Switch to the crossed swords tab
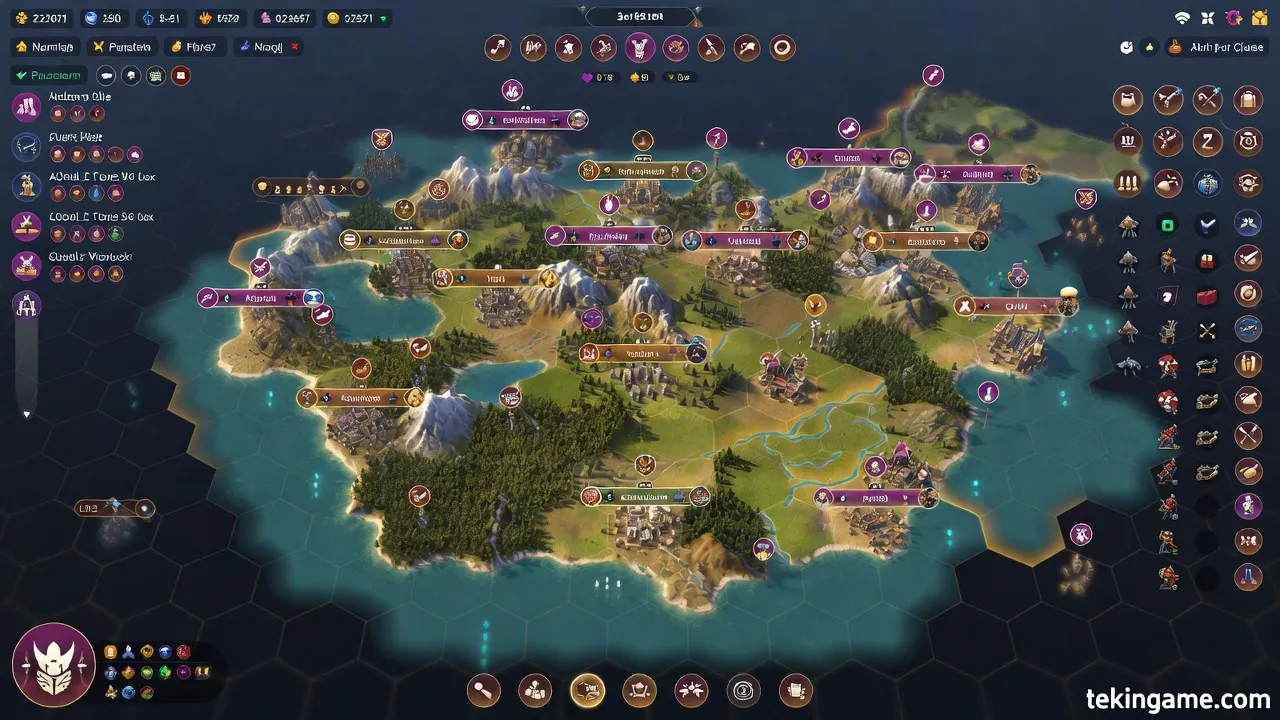Image resolution: width=1280 pixels, height=720 pixels. [122, 47]
